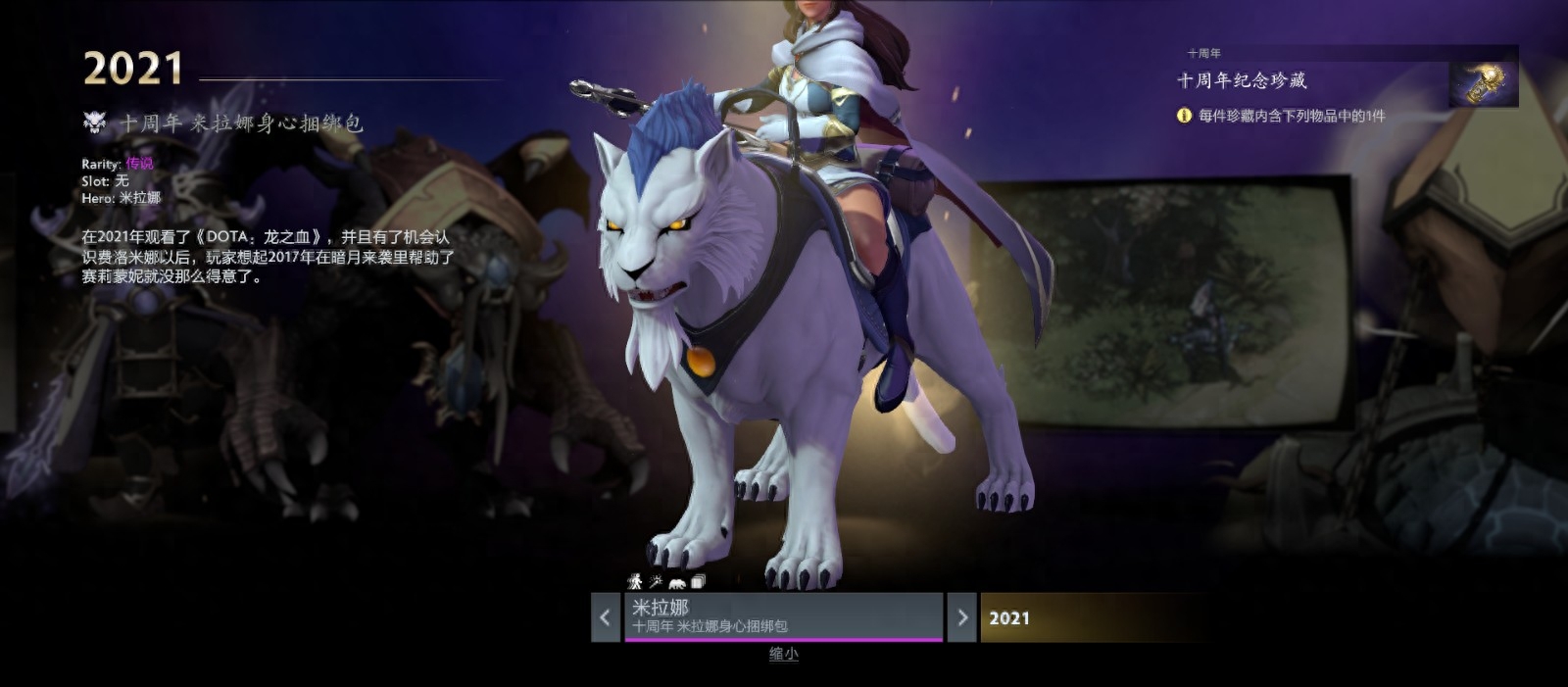Screen dimensions: 1568x687
Task: Open the 十周年纪念珍藏 treasure thumbnail
Action: click(x=1483, y=82)
